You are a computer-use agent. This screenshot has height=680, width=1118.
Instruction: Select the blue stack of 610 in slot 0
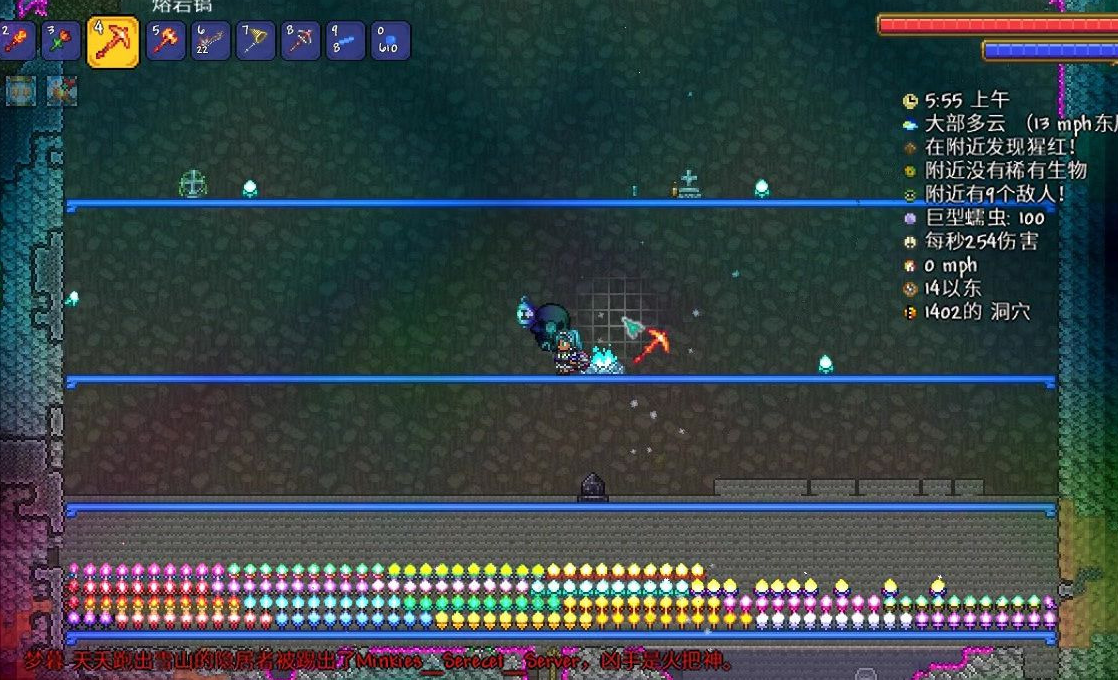click(x=390, y=41)
